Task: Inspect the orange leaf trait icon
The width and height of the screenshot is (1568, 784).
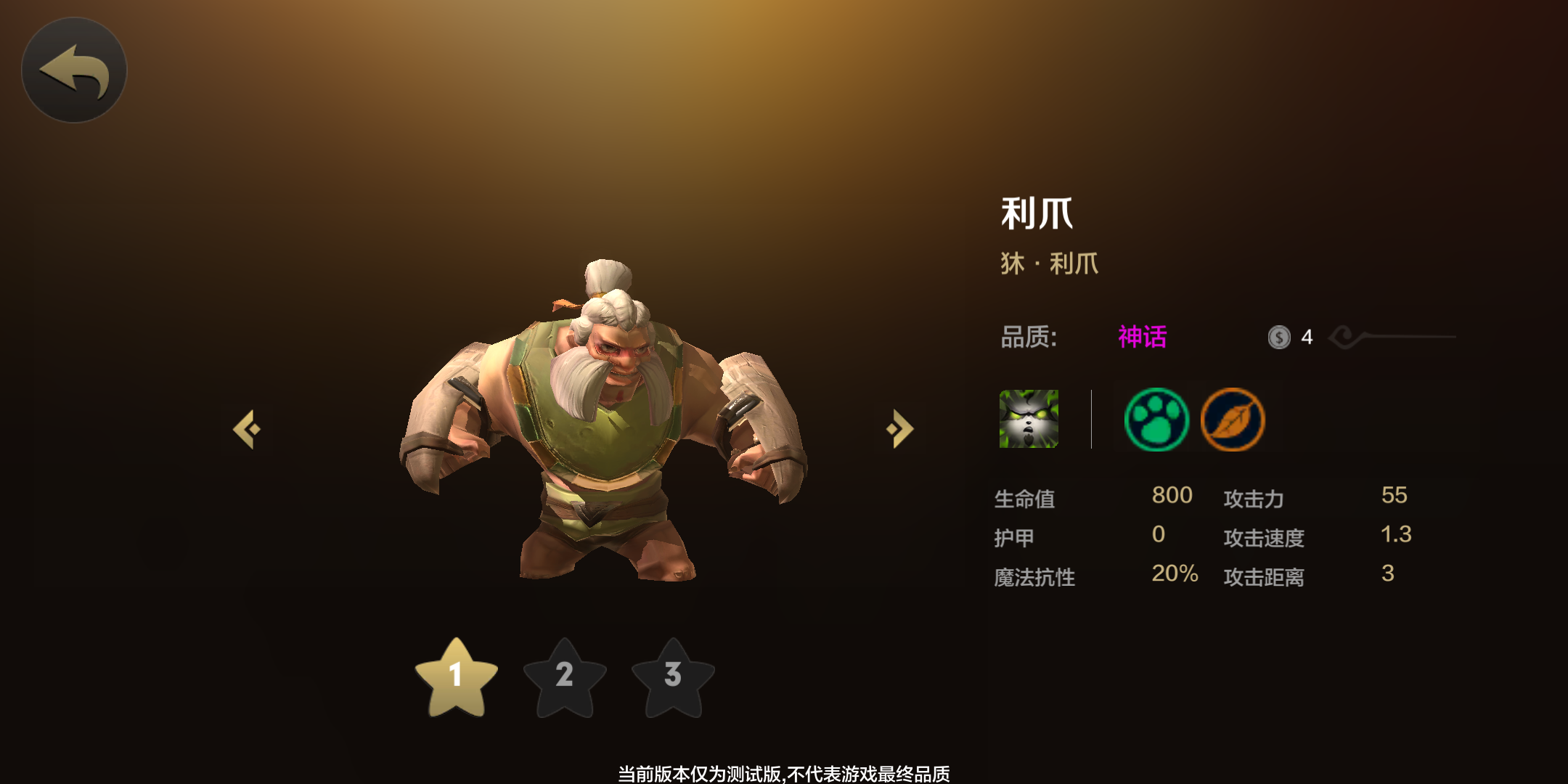Action: point(1233,420)
